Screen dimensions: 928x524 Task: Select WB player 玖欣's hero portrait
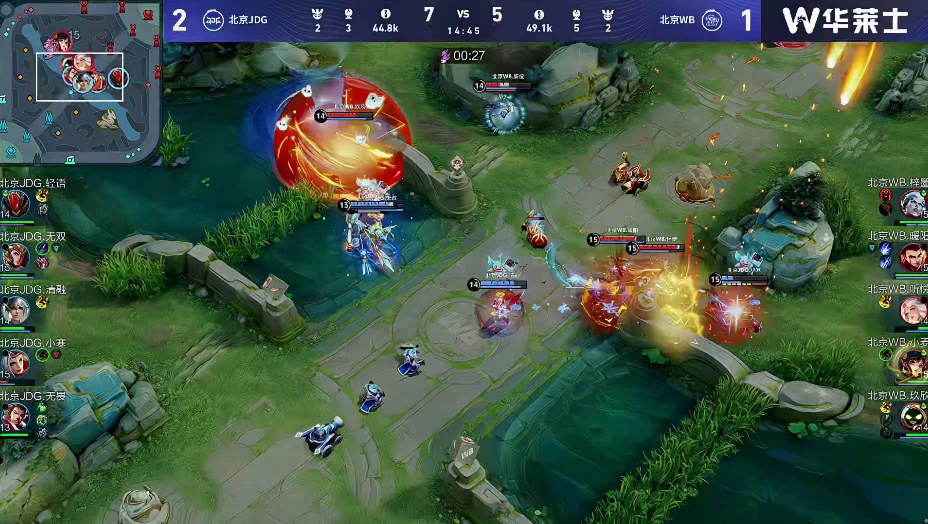912,416
